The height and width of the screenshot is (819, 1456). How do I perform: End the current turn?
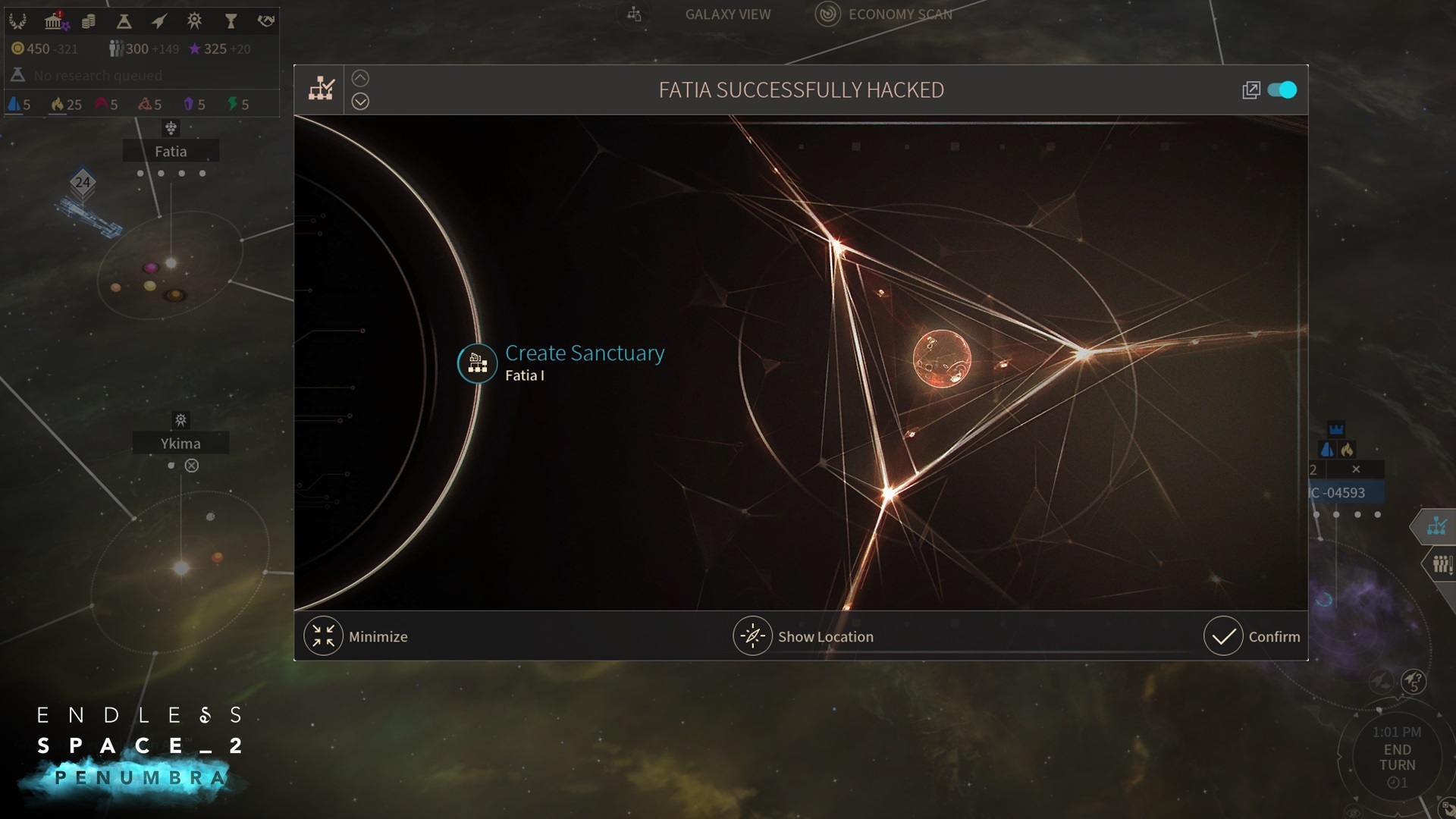tap(1397, 757)
